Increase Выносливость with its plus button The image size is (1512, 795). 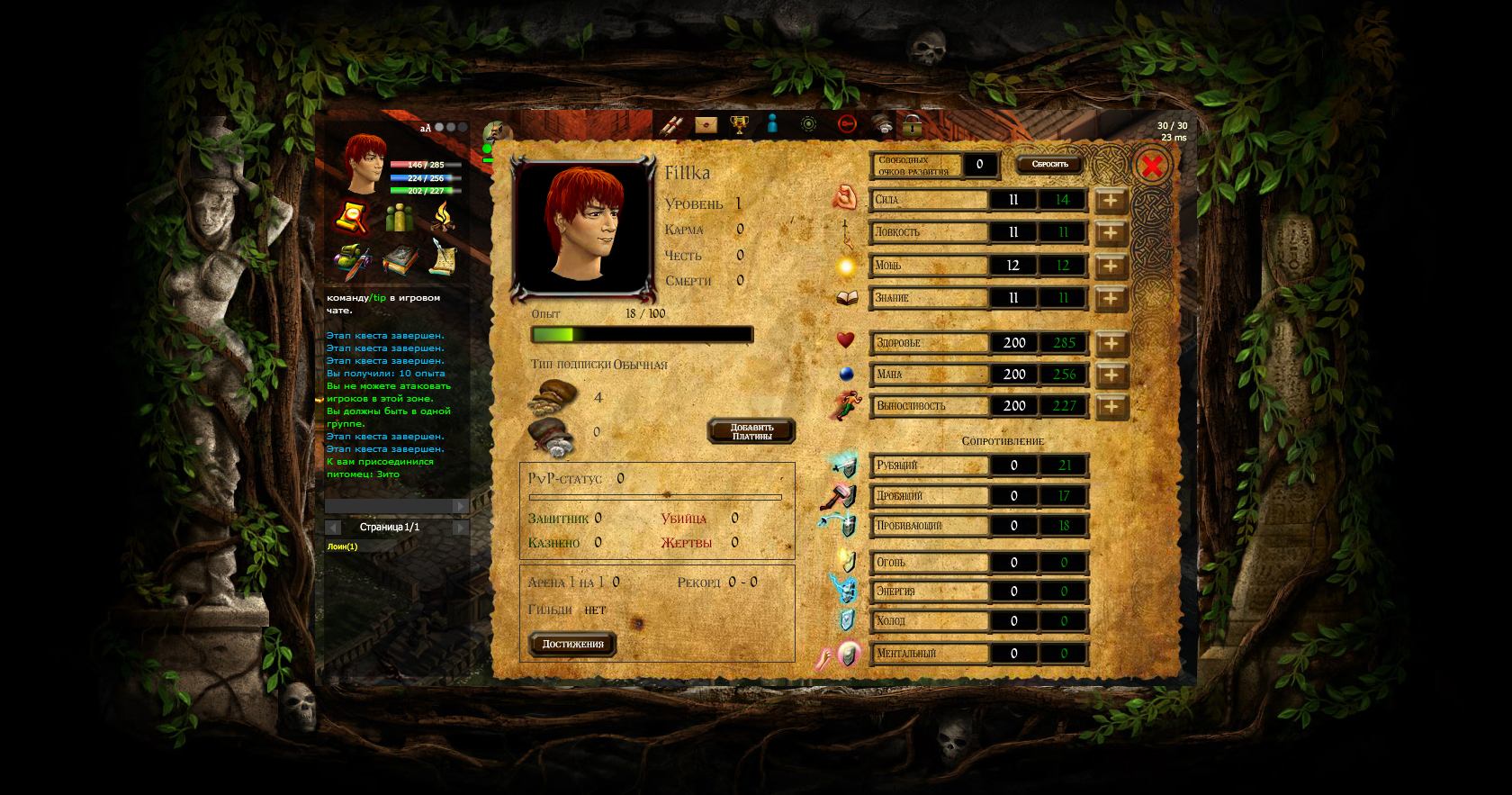1111,406
